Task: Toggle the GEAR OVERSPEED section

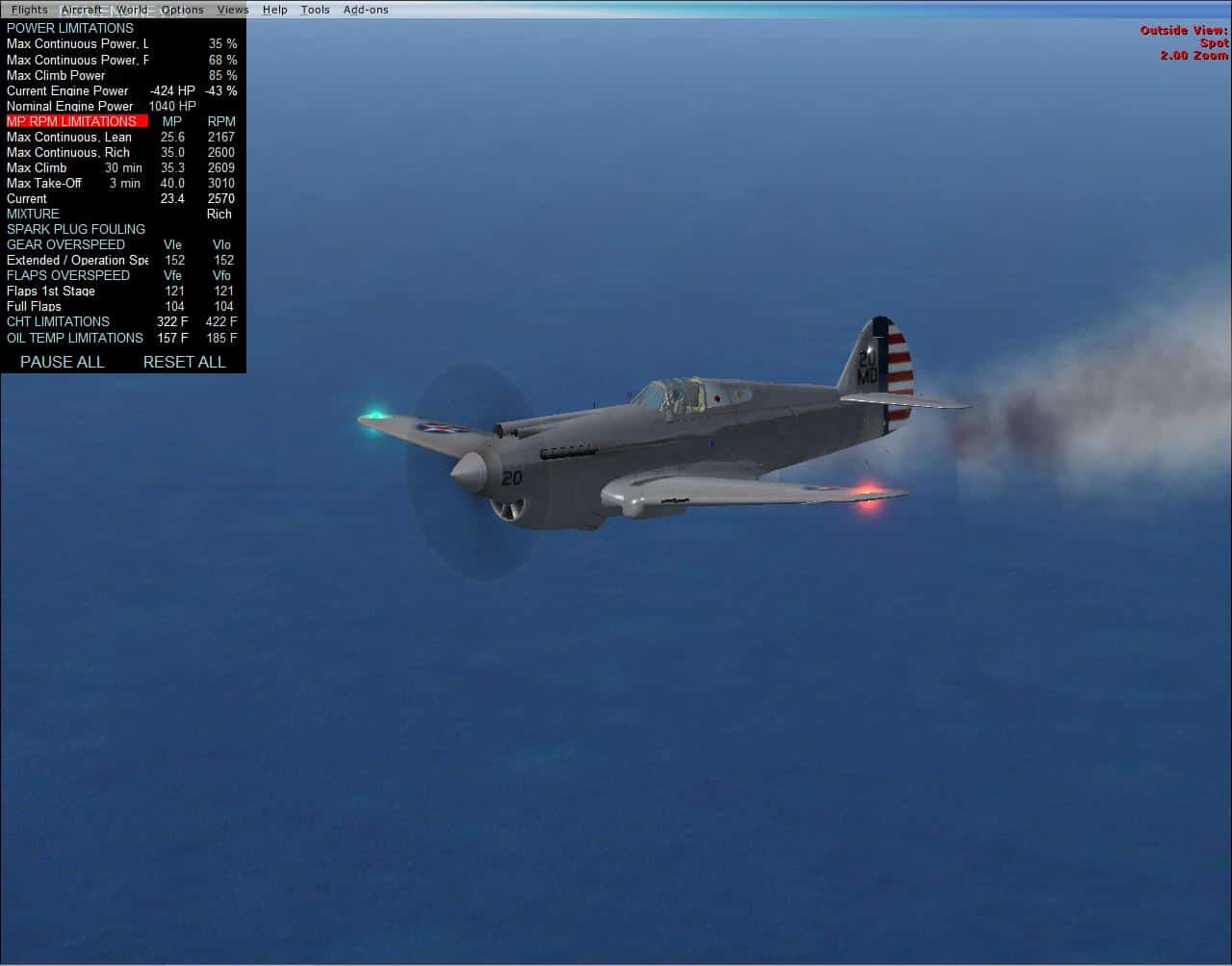Action: pos(65,244)
